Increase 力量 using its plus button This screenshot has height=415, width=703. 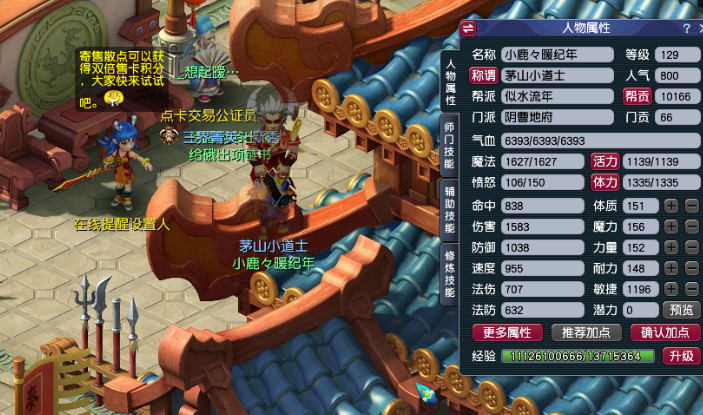click(670, 247)
